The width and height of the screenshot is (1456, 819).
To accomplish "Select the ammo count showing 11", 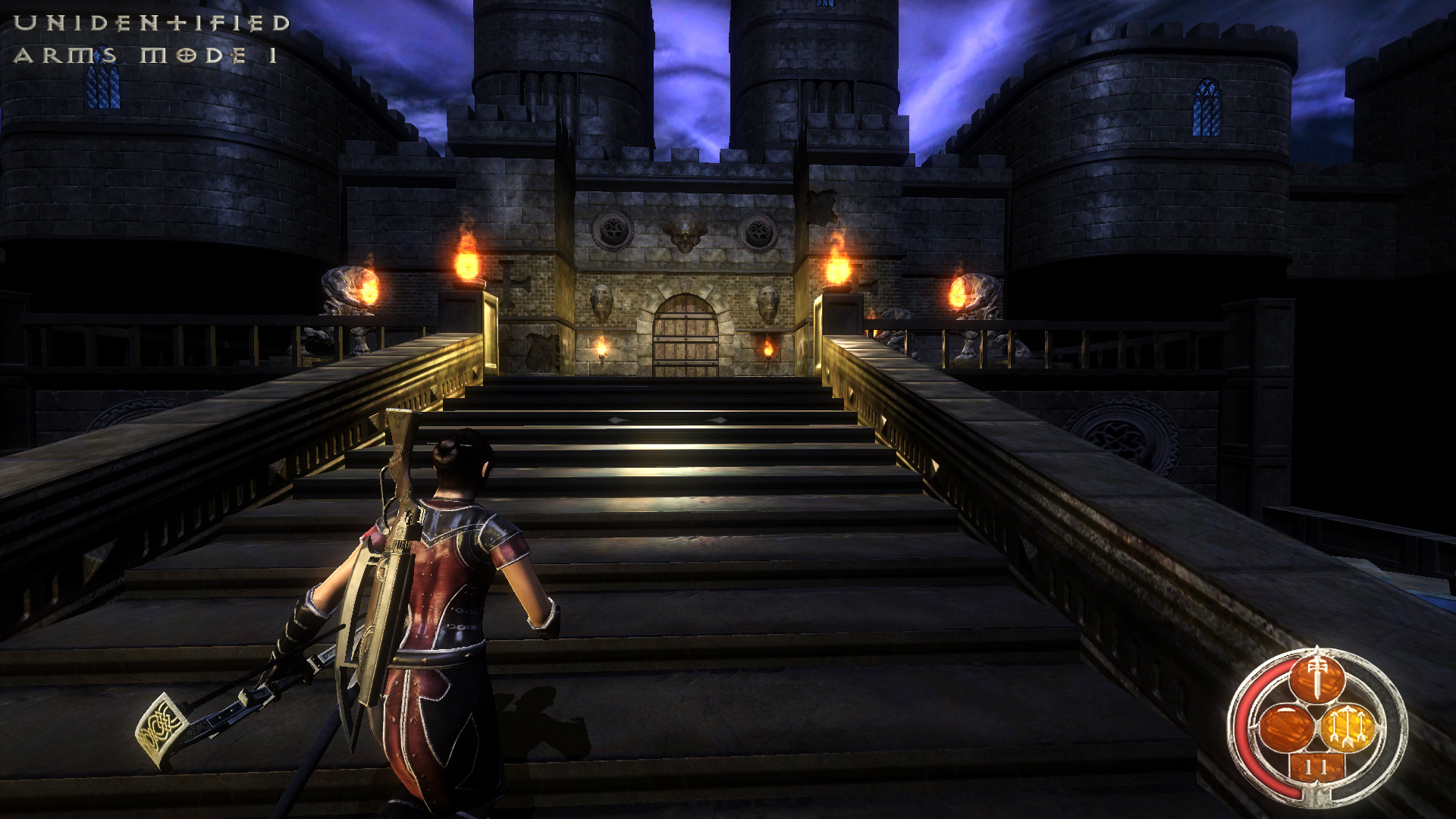I will [1316, 767].
